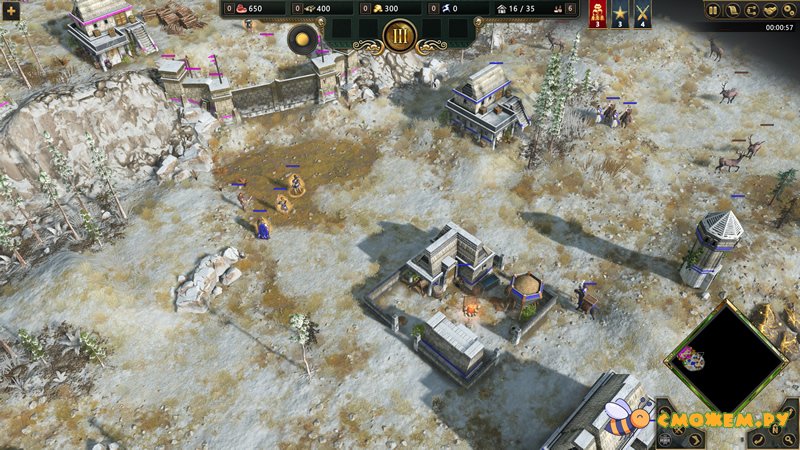The image size is (800, 450).
Task: Select the crossed swords banner numbered 4
Action: pos(642,14)
